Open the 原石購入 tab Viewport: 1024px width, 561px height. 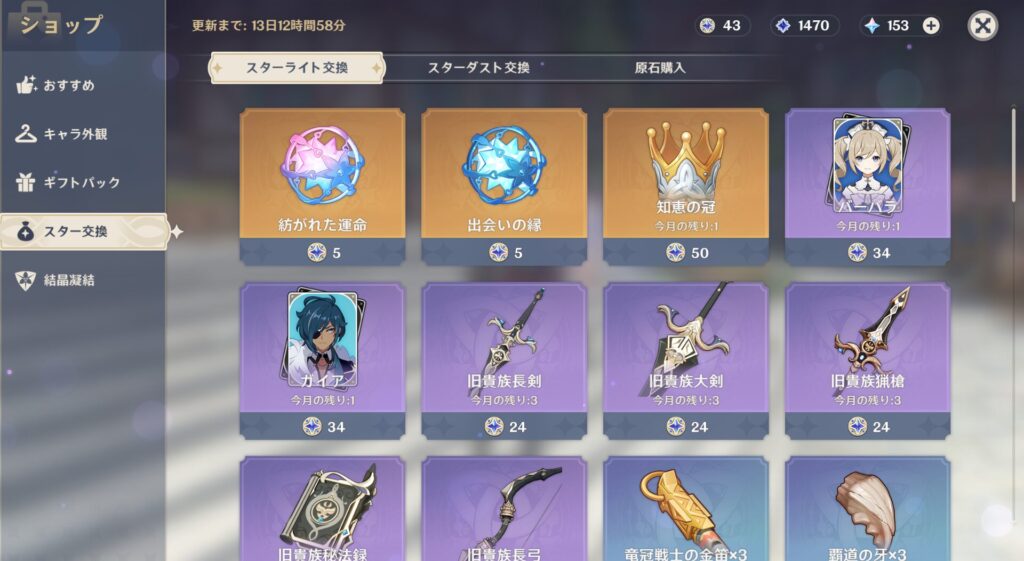[660, 68]
